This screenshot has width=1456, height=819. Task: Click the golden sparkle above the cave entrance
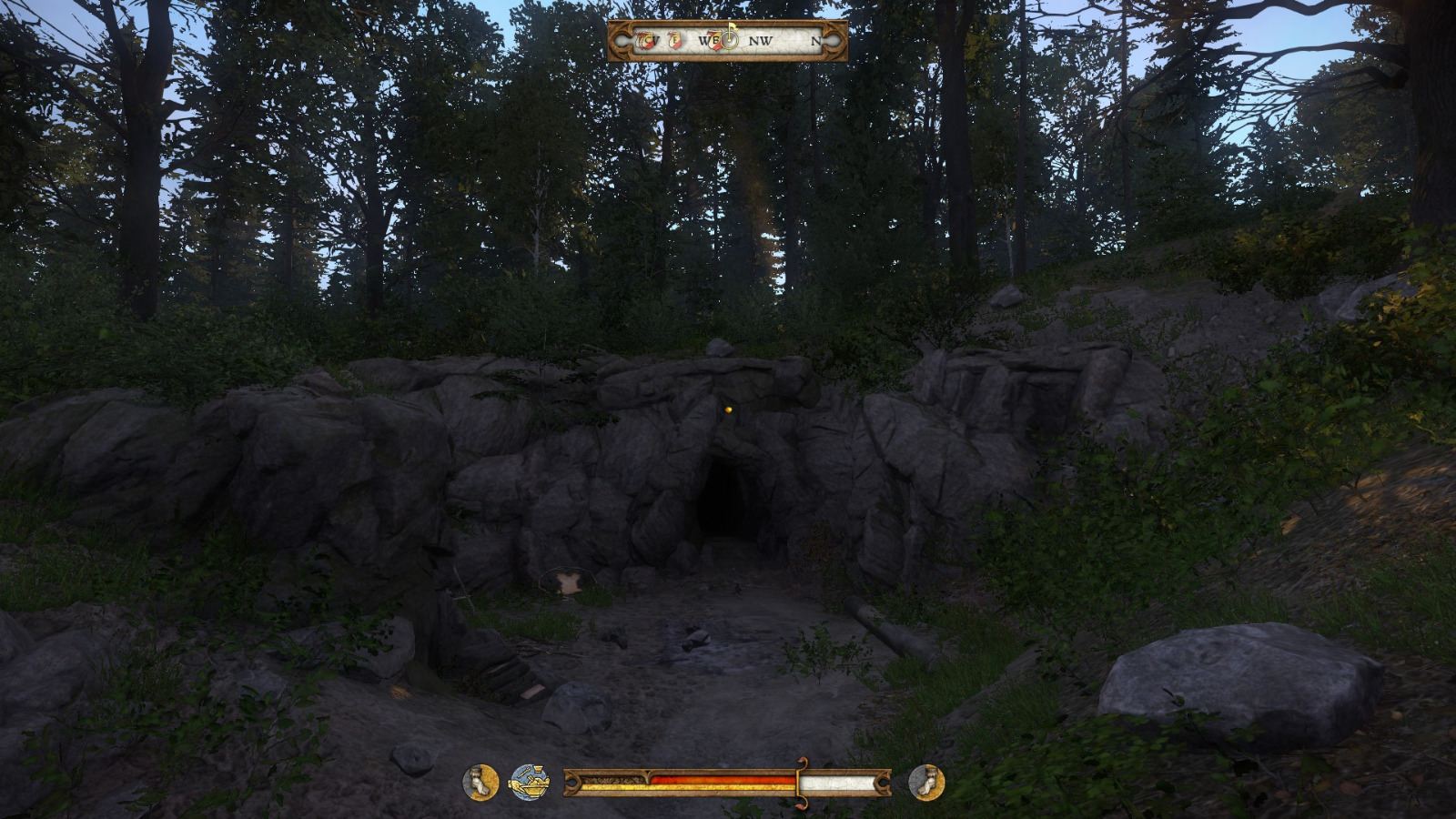point(729,411)
